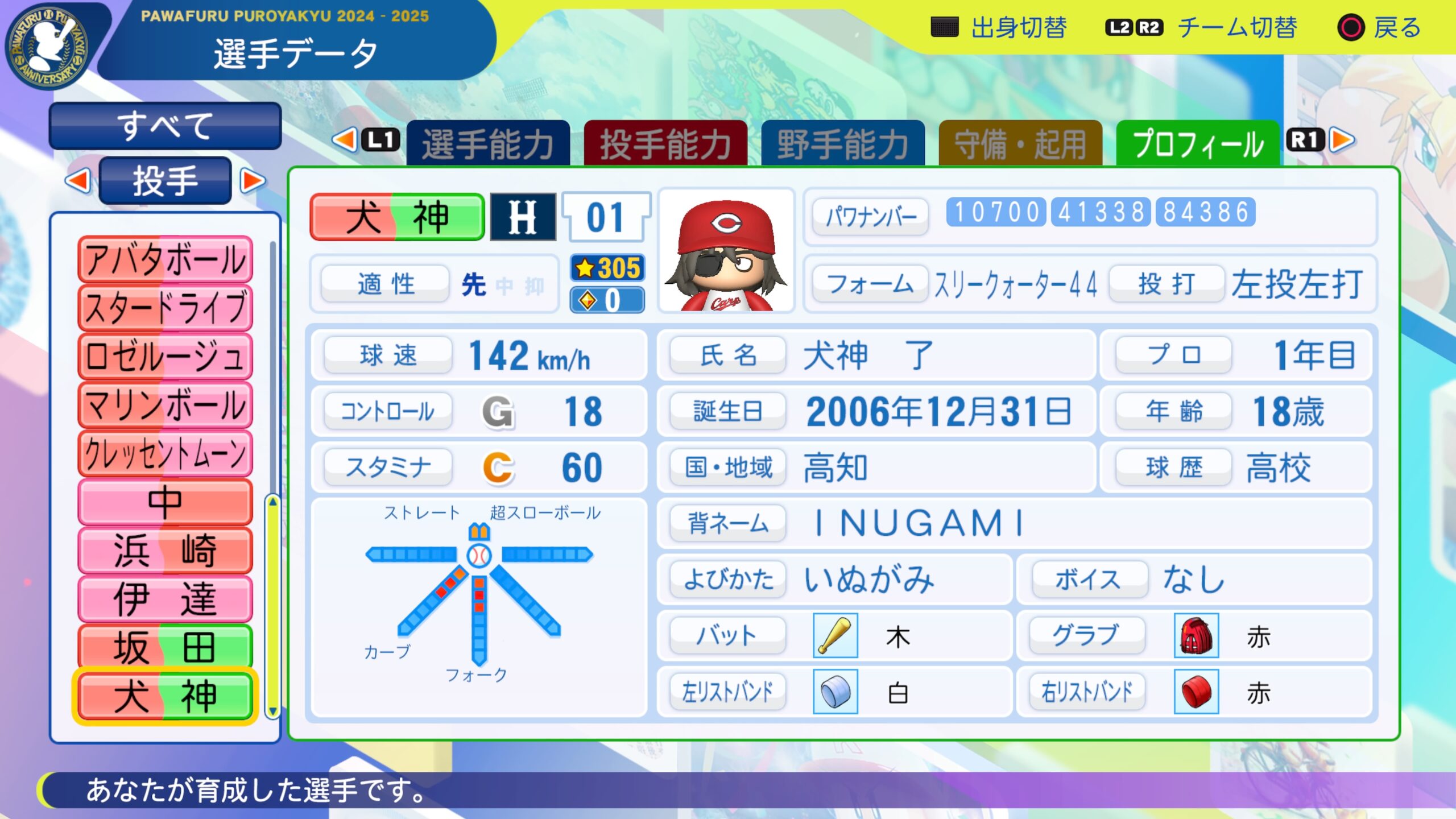Select player 伊達 in the list
This screenshot has width=1456, height=819.
165,598
